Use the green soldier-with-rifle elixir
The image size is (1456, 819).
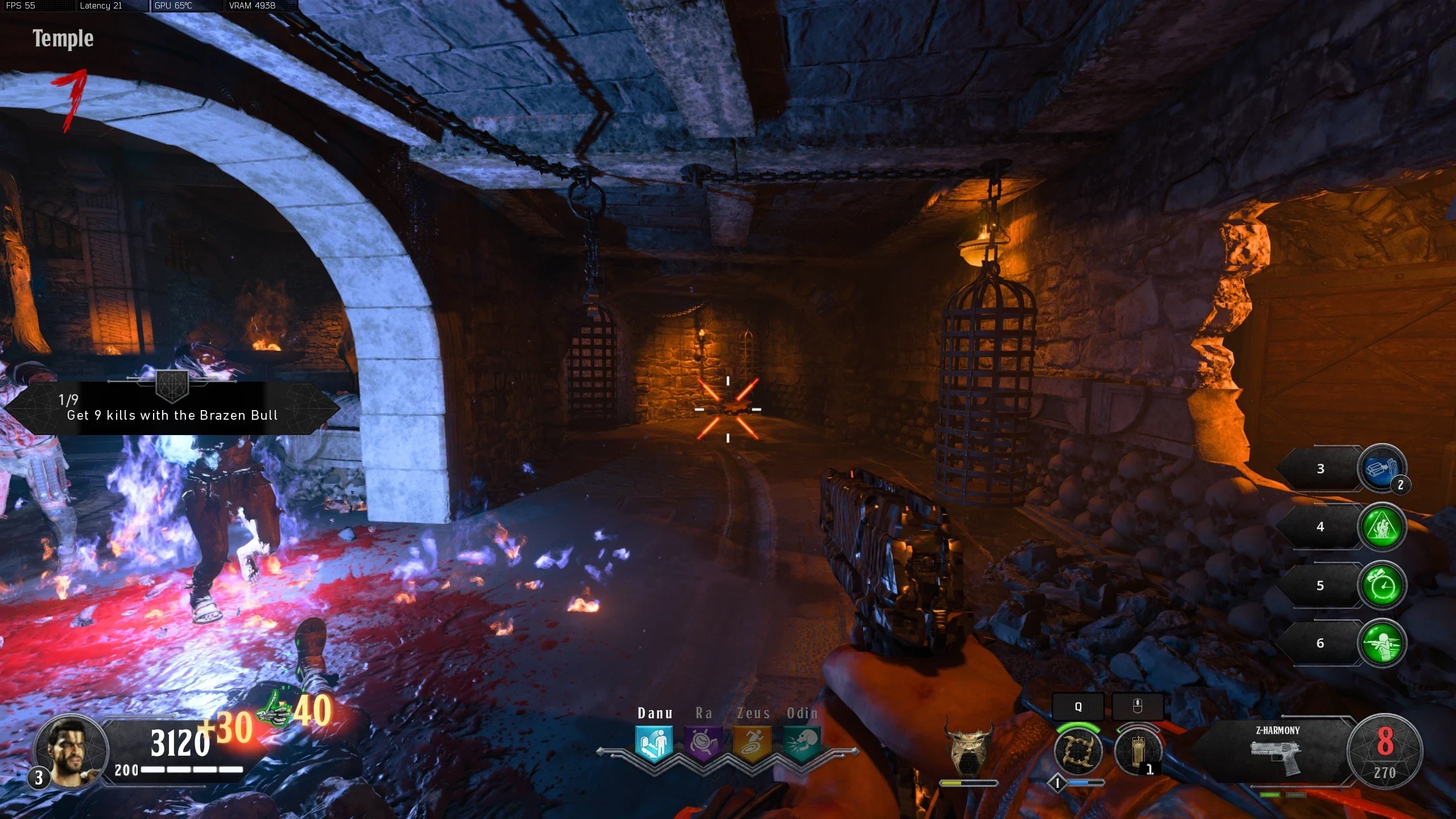tap(1381, 643)
